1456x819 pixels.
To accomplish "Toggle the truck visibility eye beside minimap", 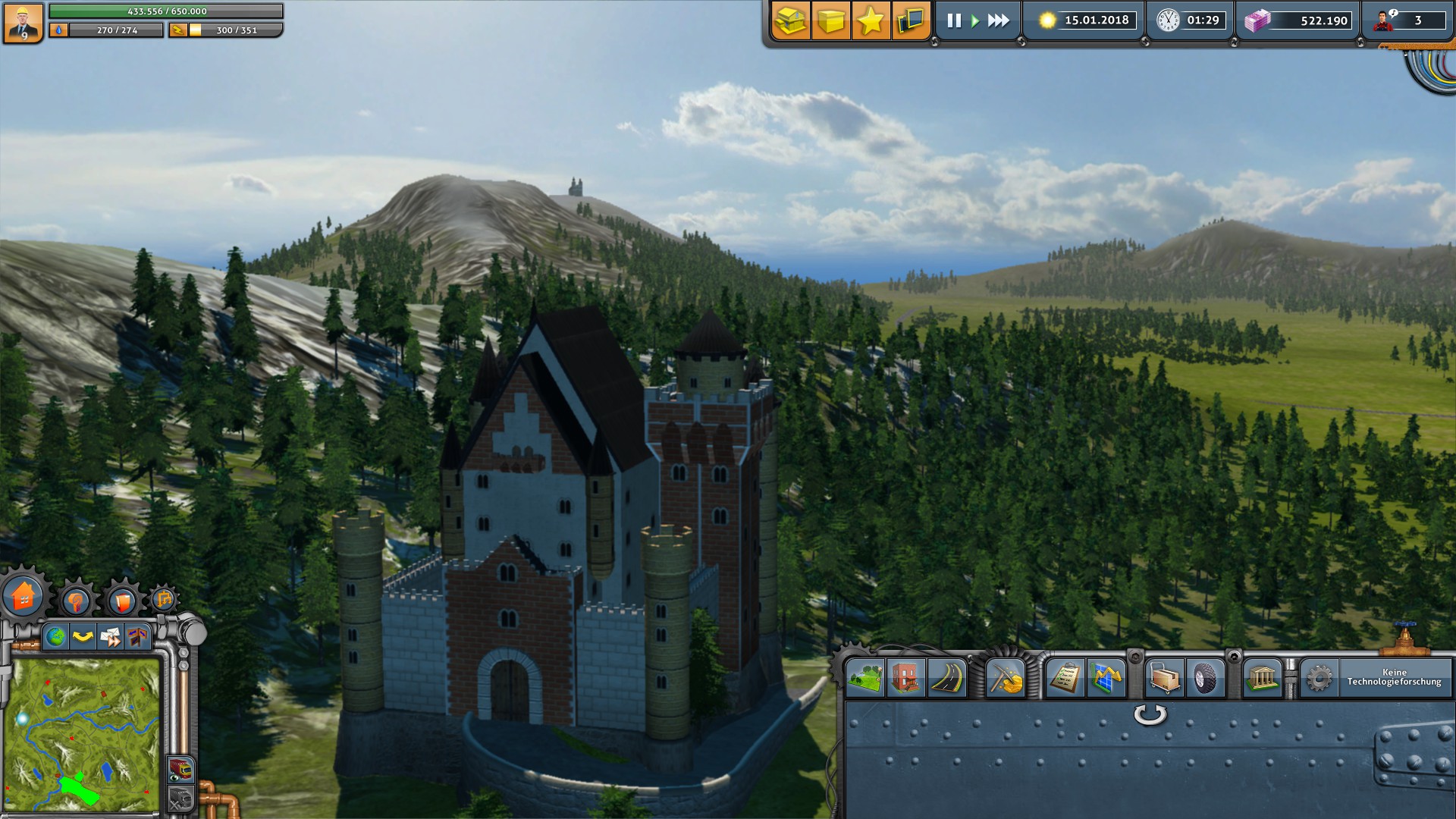I will 180,770.
